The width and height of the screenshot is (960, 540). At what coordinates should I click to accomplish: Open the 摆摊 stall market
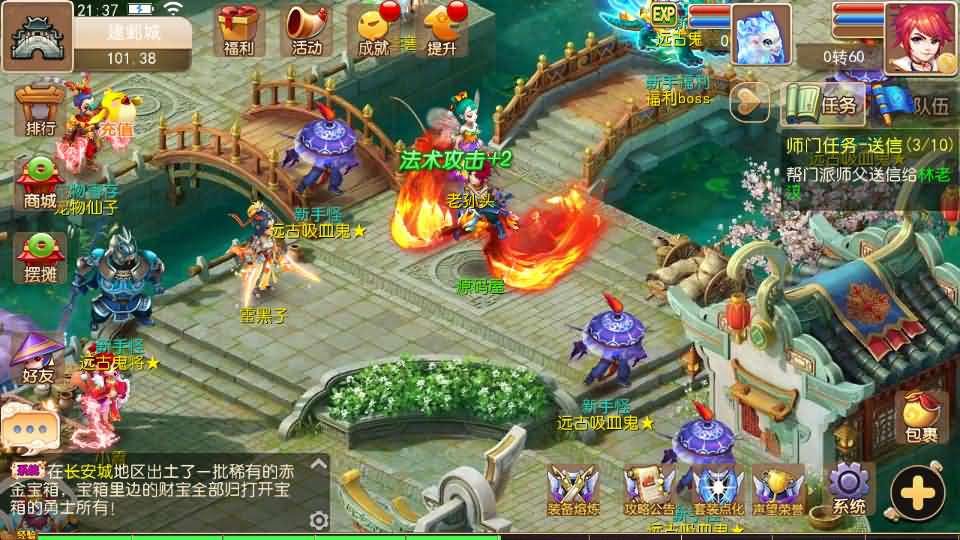pyautogui.click(x=41, y=257)
